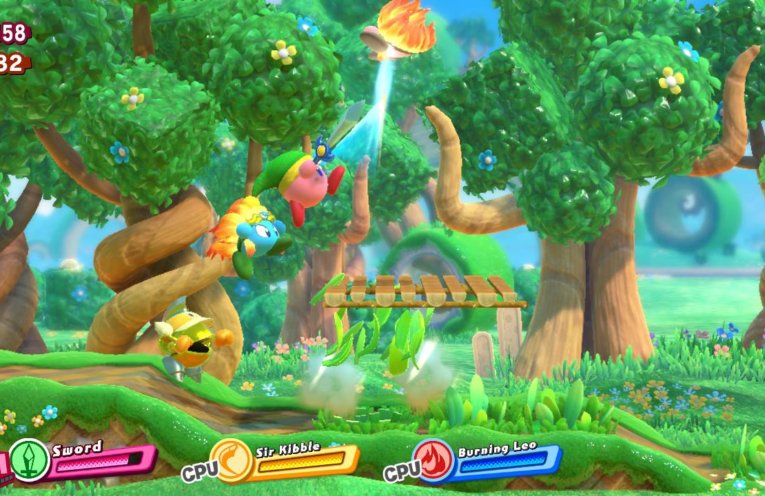Choose Burning Leo's red fire icon
The height and width of the screenshot is (496, 765).
pyautogui.click(x=435, y=460)
